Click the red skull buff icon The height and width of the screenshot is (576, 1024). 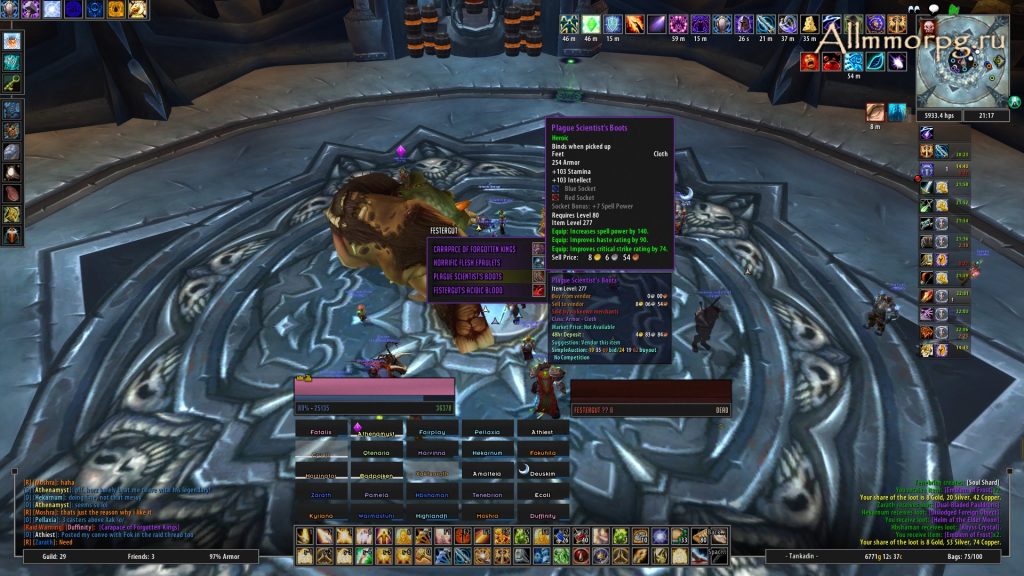pos(928,26)
